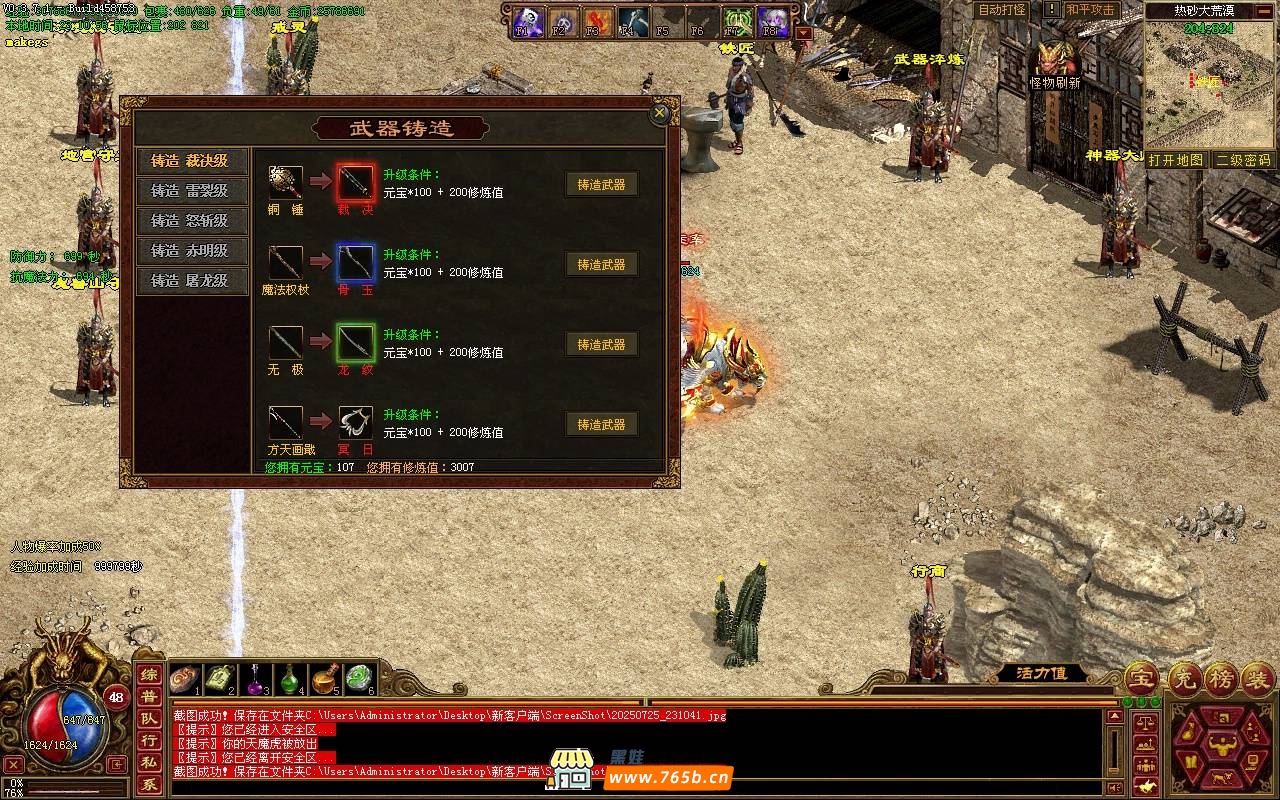Image resolution: width=1280 pixels, height=800 pixels.
Task: Open the 铸造 赤明级 category
Action: (190, 251)
